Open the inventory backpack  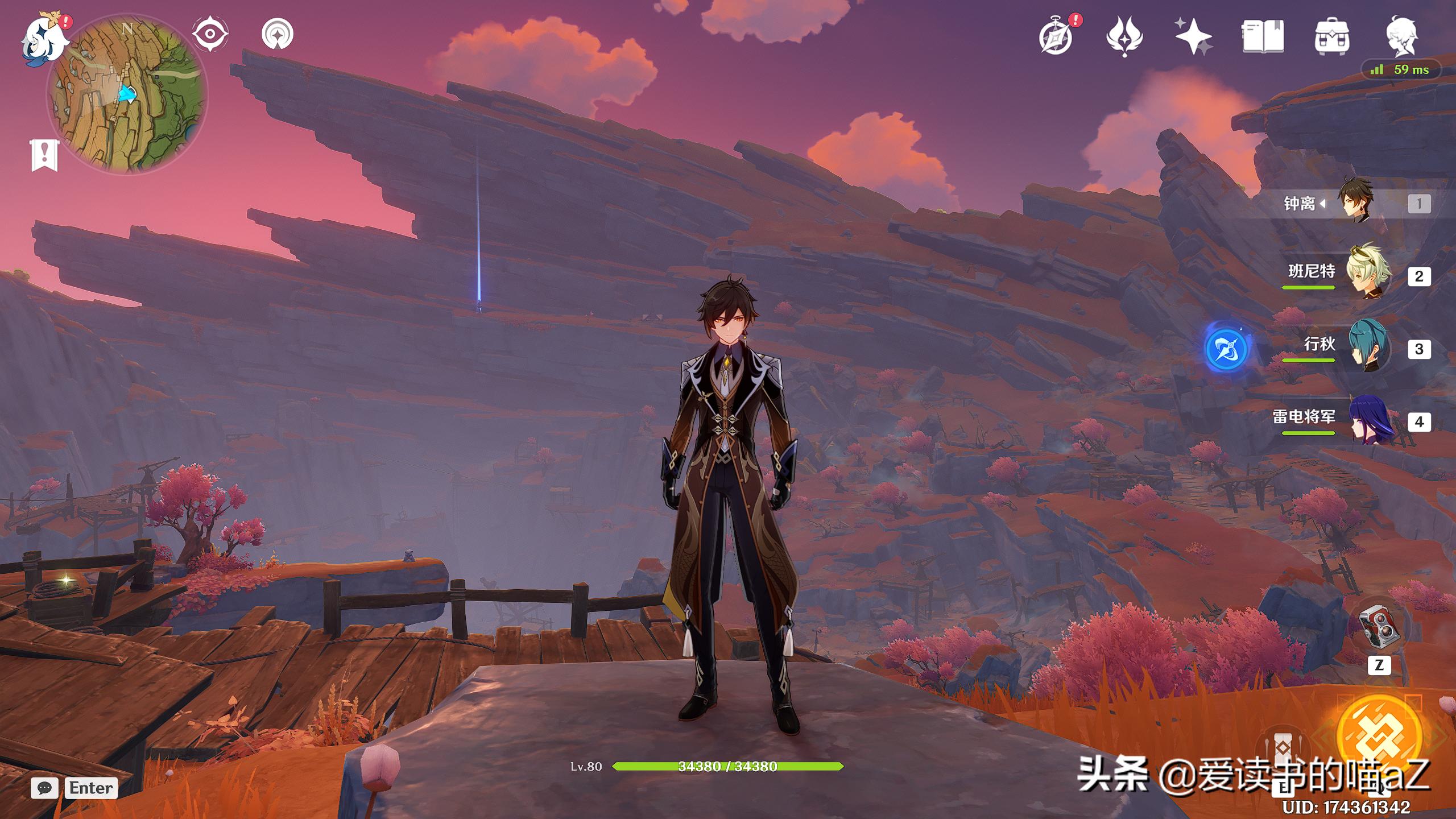tap(1331, 36)
